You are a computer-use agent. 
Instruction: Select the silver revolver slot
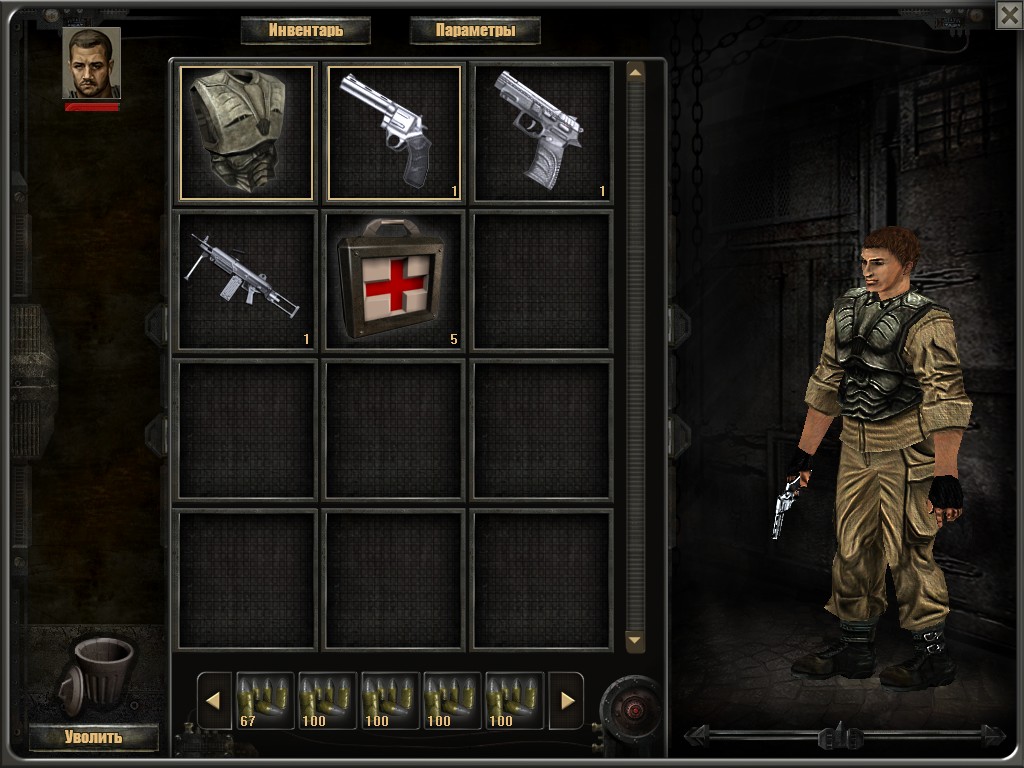point(394,133)
